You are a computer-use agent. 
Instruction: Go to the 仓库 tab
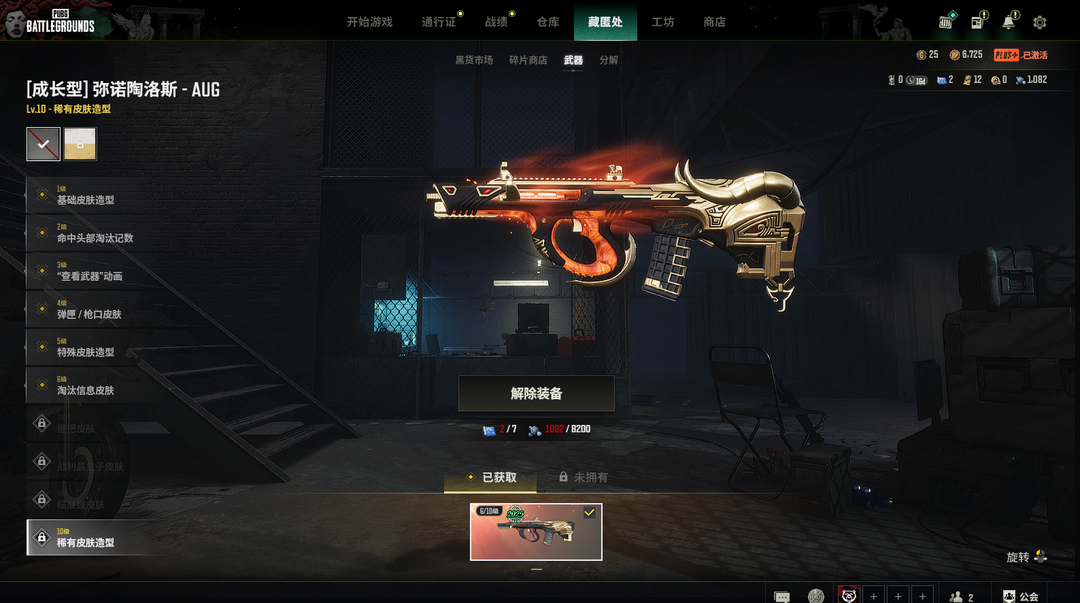click(548, 22)
